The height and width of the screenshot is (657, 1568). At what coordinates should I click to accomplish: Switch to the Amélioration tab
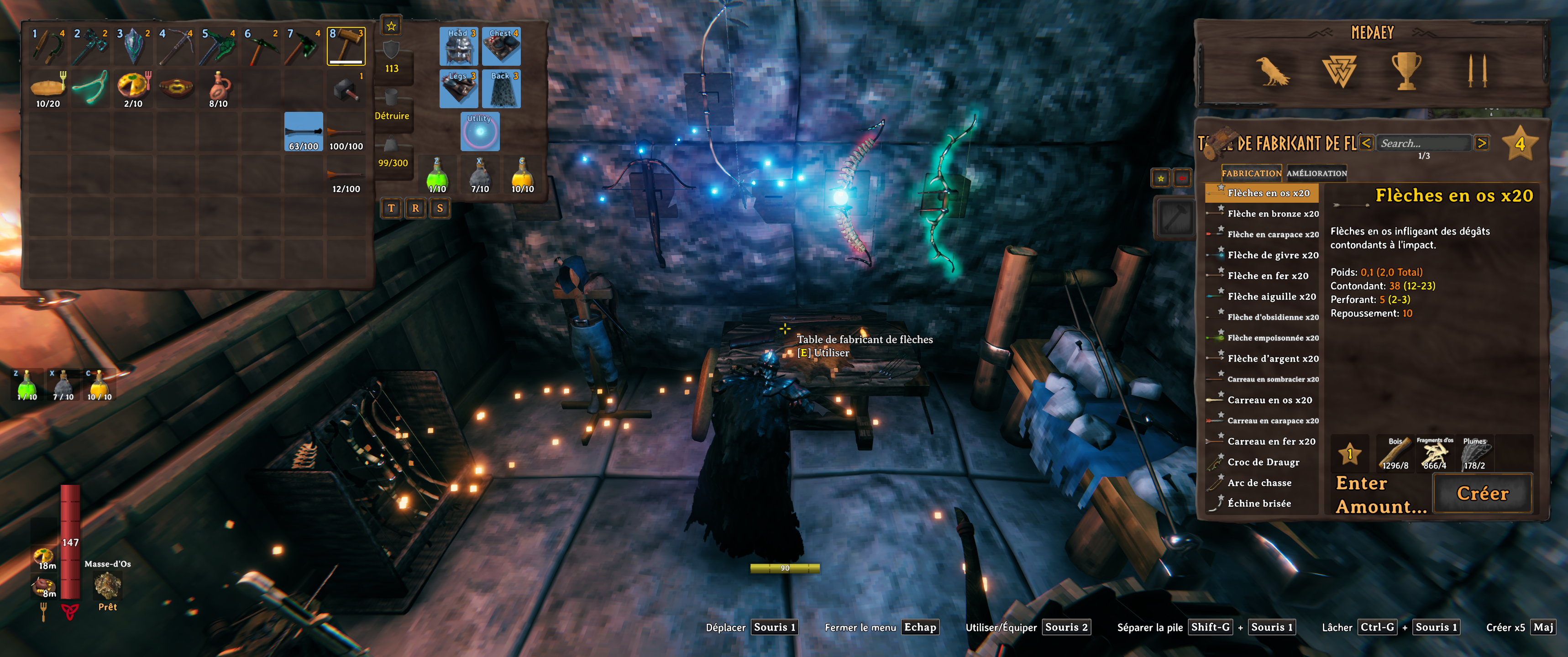click(x=1316, y=173)
